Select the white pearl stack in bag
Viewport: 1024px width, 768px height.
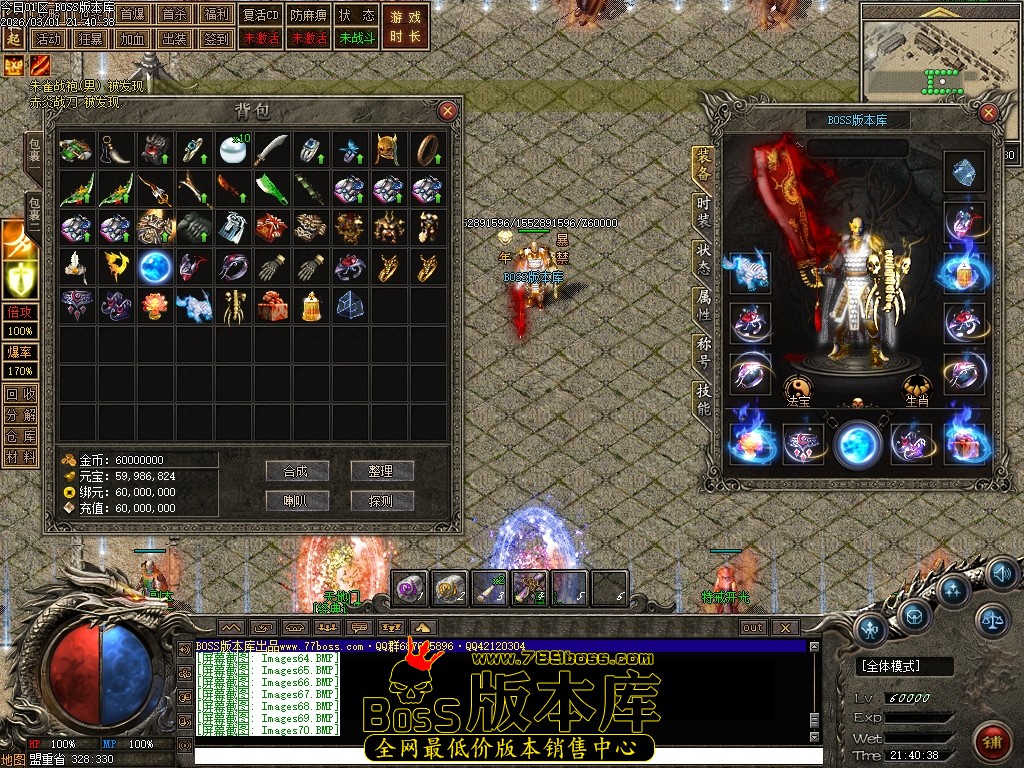tap(233, 150)
